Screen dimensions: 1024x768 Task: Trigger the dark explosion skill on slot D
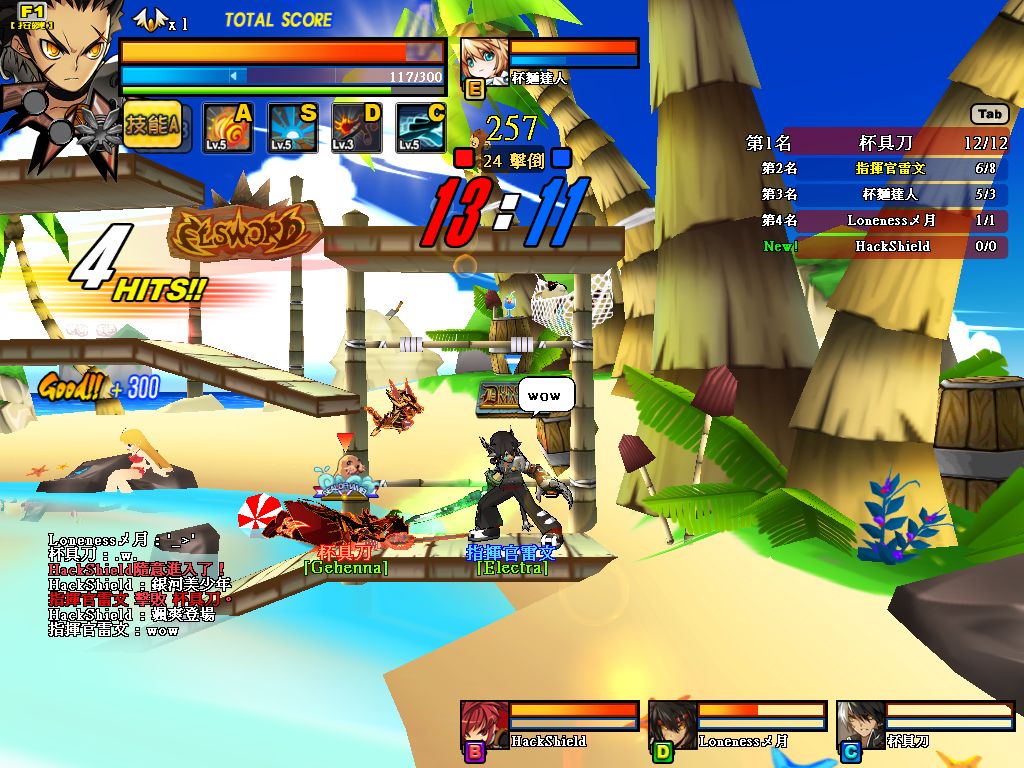357,128
